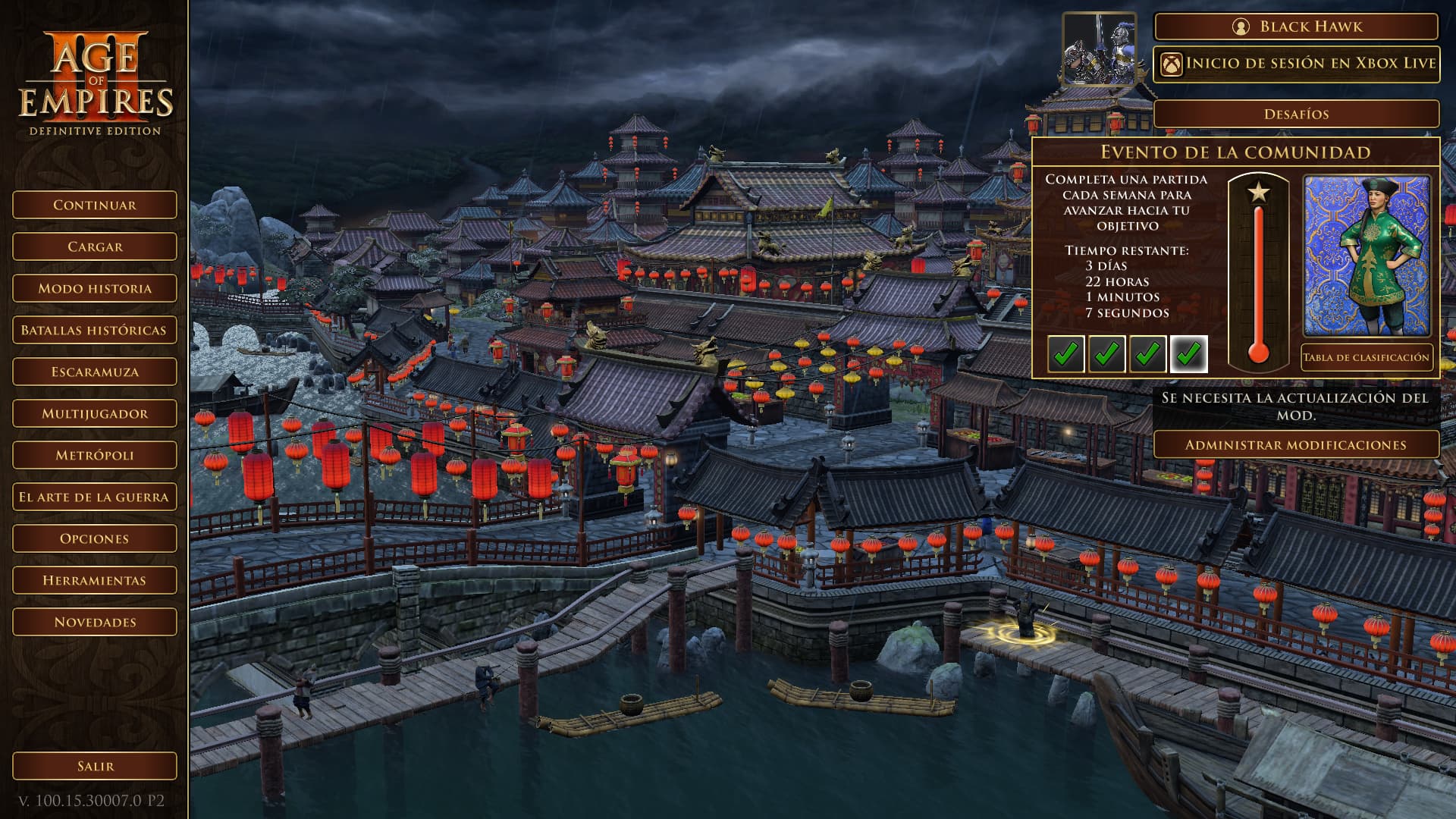The width and height of the screenshot is (1456, 819).
Task: Show the Herramientas menu
Action: coord(95,580)
